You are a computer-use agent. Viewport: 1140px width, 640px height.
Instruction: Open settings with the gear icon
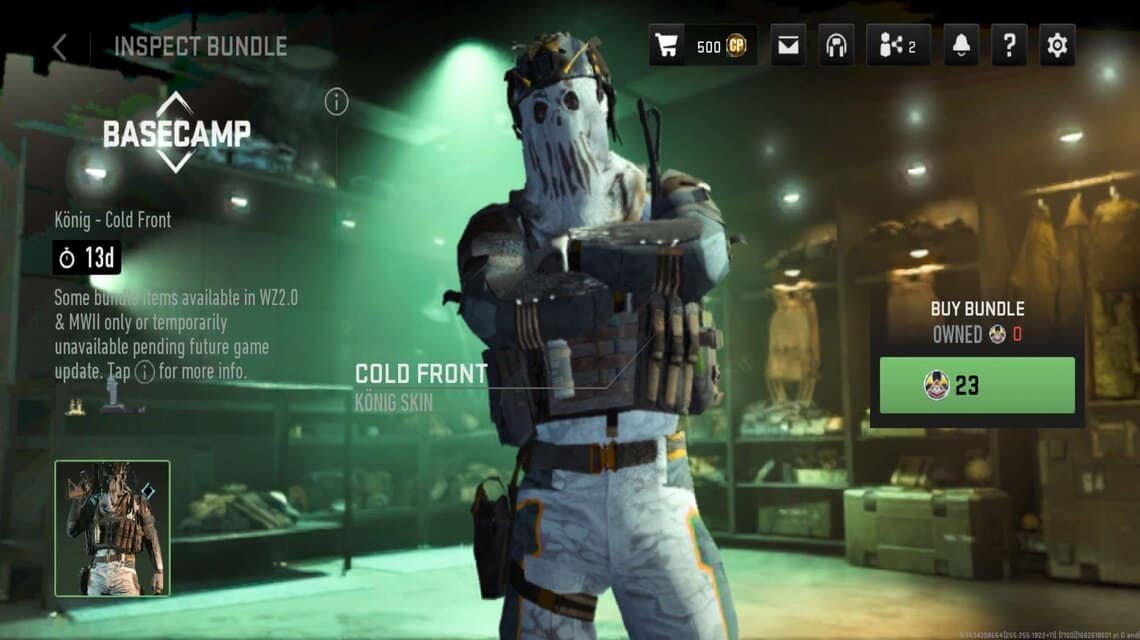(x=1056, y=46)
